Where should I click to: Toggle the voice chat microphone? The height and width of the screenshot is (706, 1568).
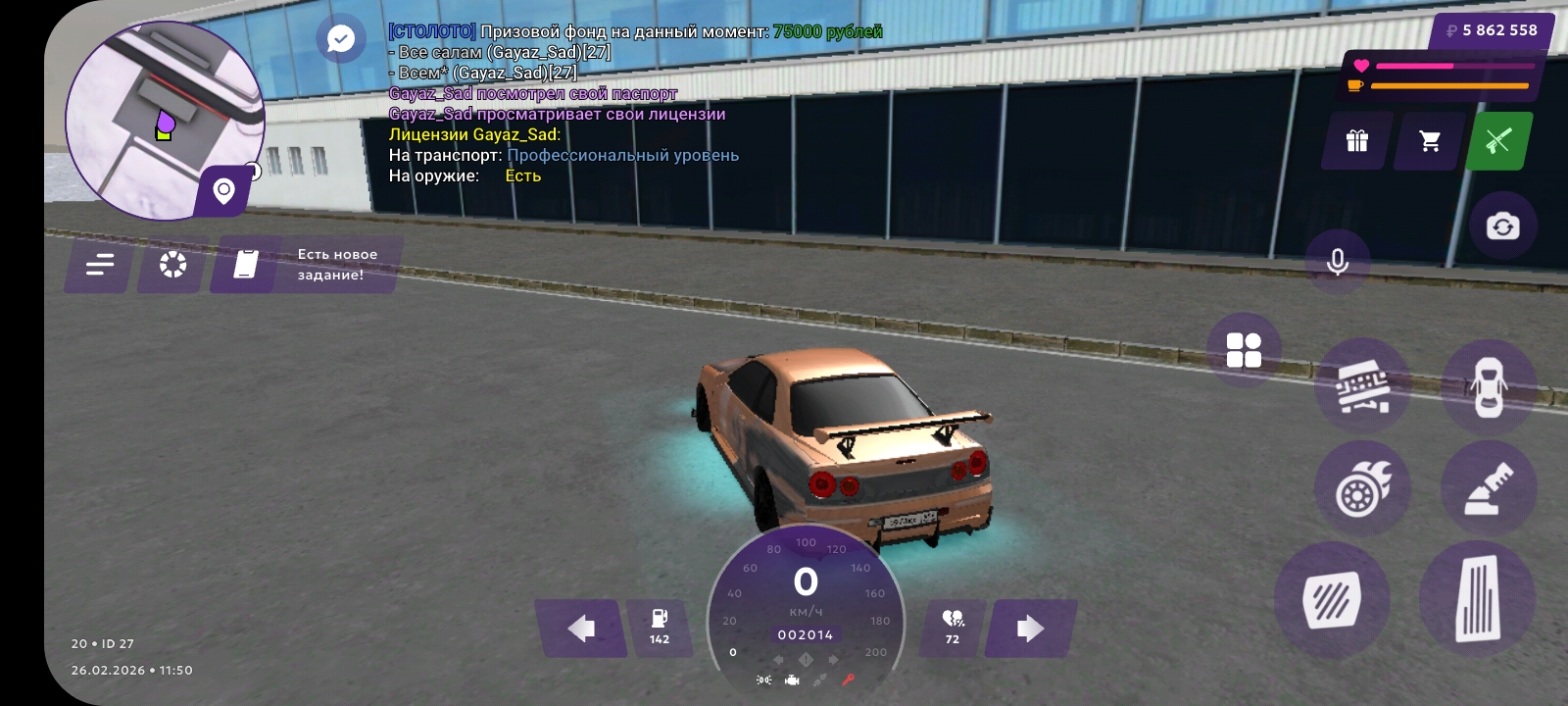click(1337, 262)
